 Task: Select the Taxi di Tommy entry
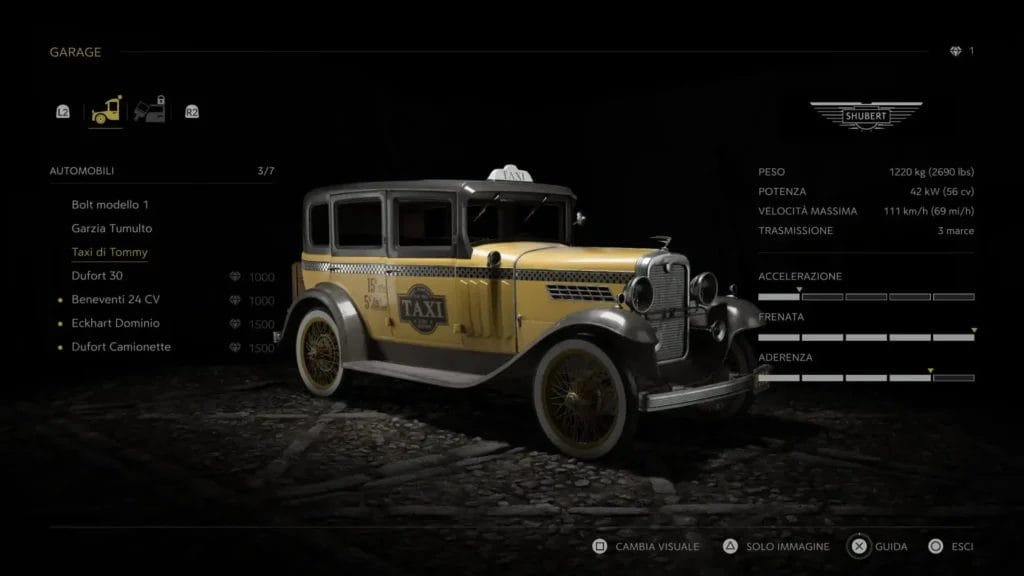point(110,252)
